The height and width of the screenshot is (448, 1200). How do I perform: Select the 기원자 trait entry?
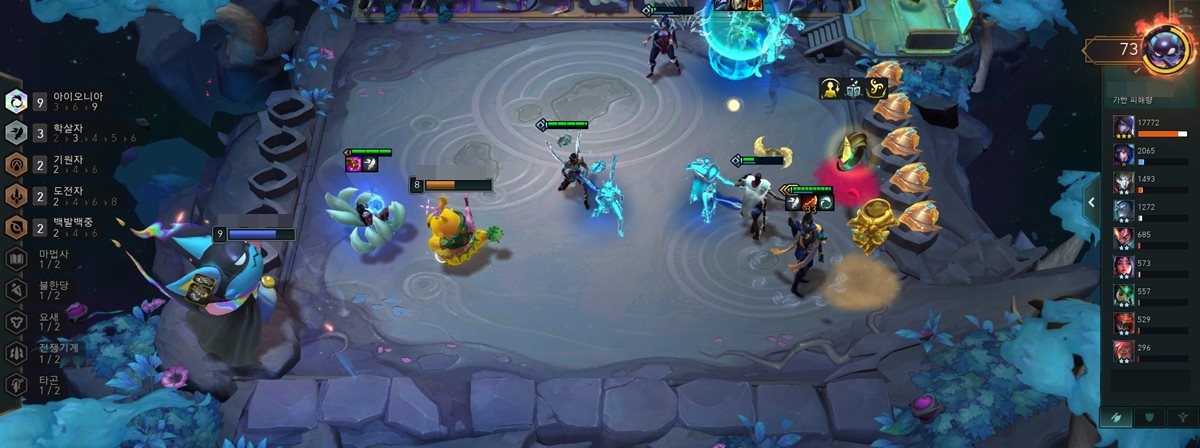pyautogui.click(x=55, y=164)
